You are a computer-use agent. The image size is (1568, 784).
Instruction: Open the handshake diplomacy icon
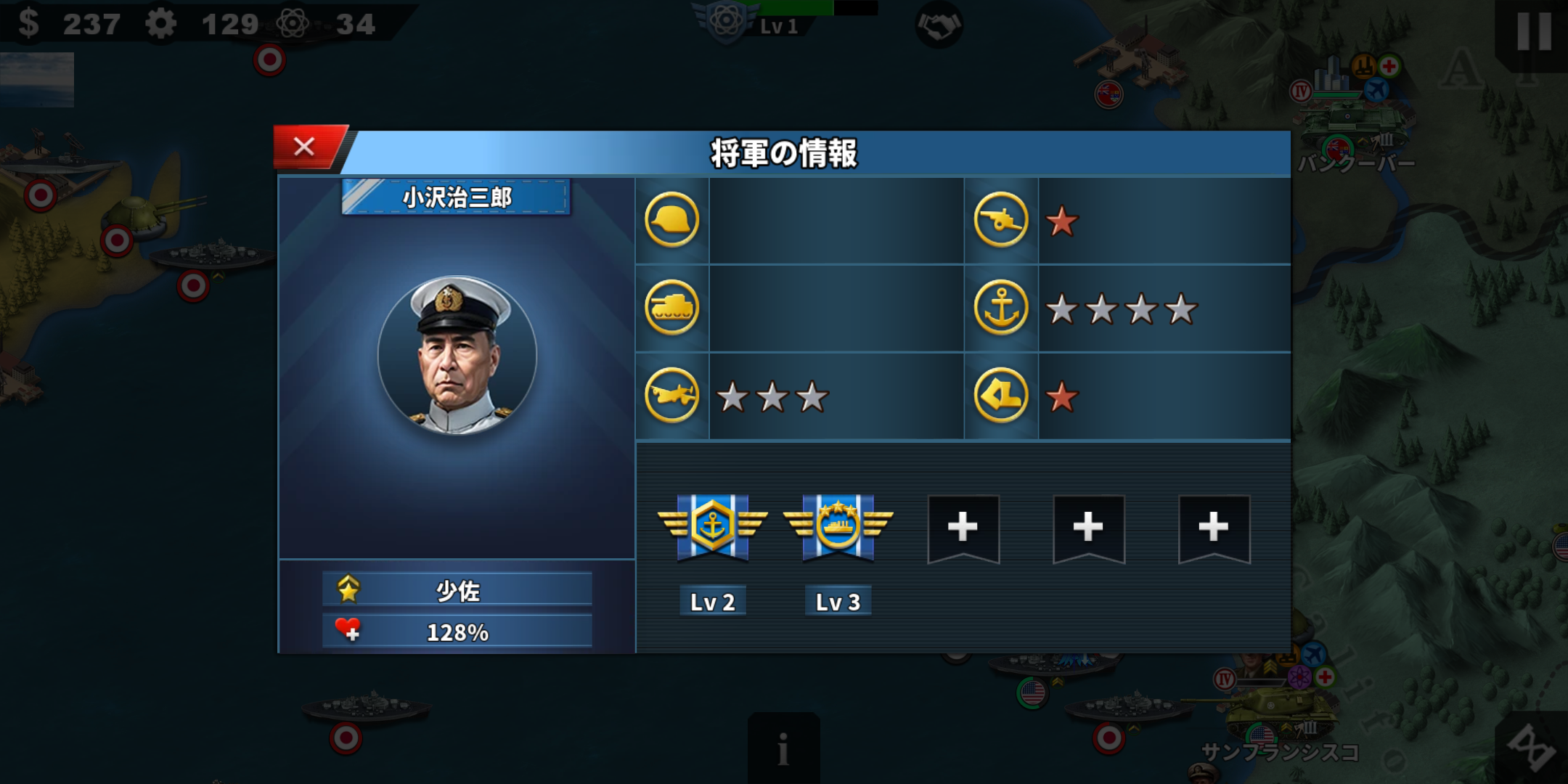[x=938, y=26]
